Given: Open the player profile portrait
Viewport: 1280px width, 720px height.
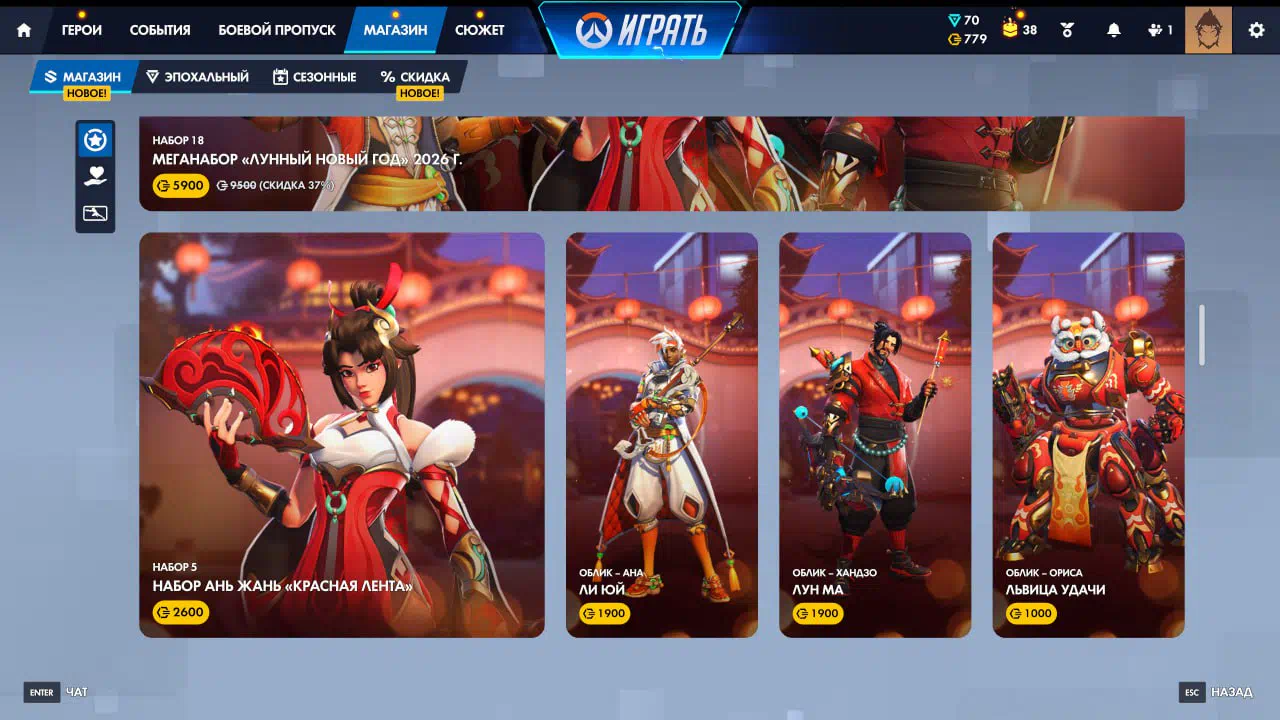Looking at the screenshot, I should pos(1208,30).
